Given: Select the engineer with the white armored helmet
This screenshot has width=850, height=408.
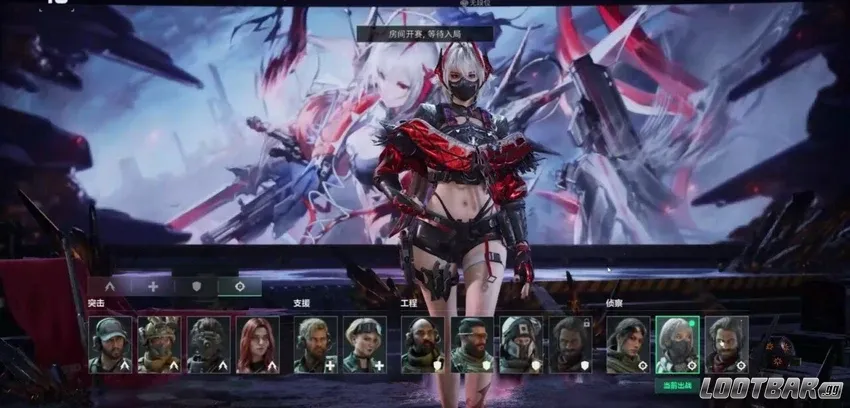Looking at the screenshot, I should click(521, 345).
